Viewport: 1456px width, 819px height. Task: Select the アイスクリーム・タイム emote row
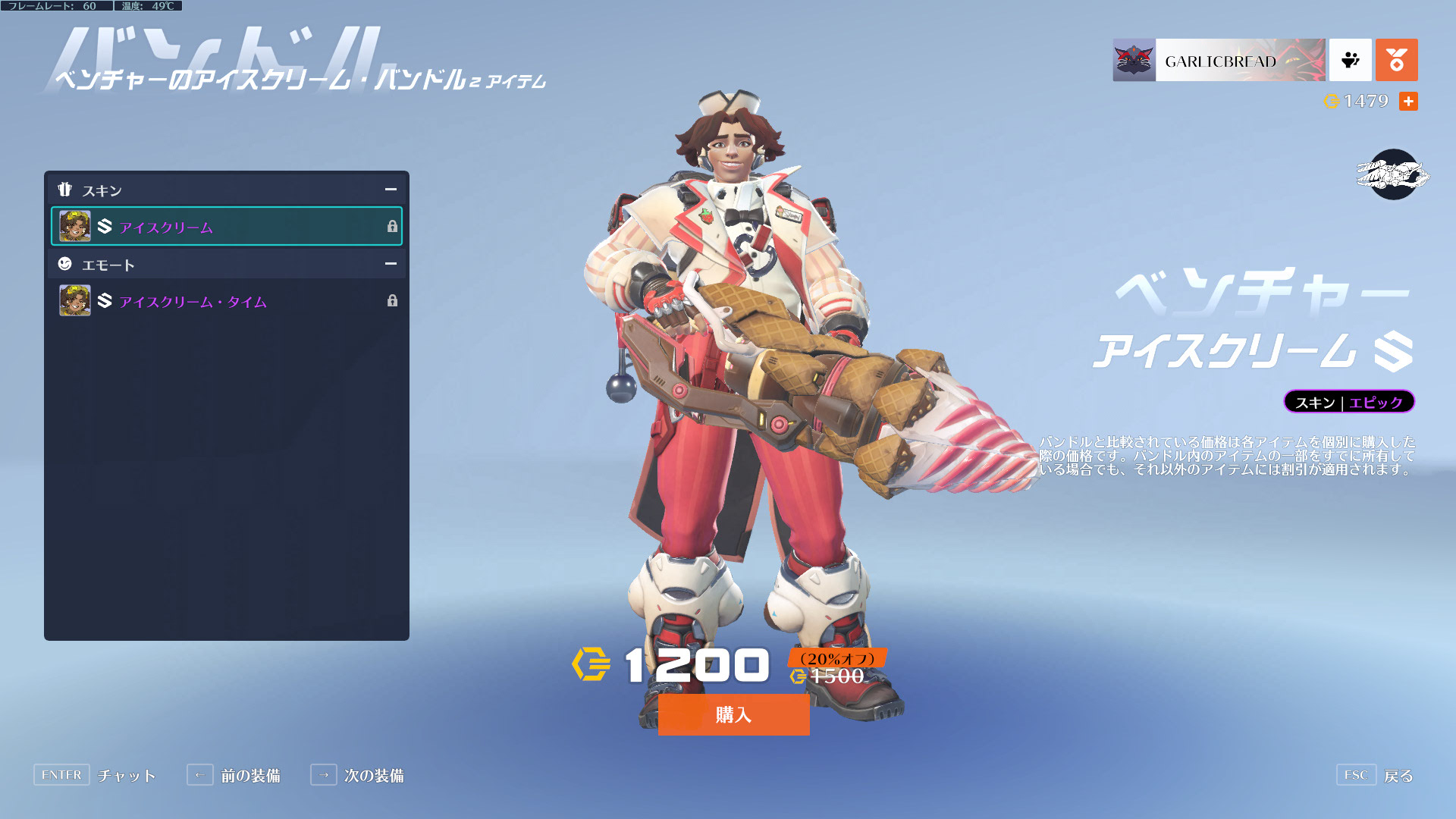point(226,301)
